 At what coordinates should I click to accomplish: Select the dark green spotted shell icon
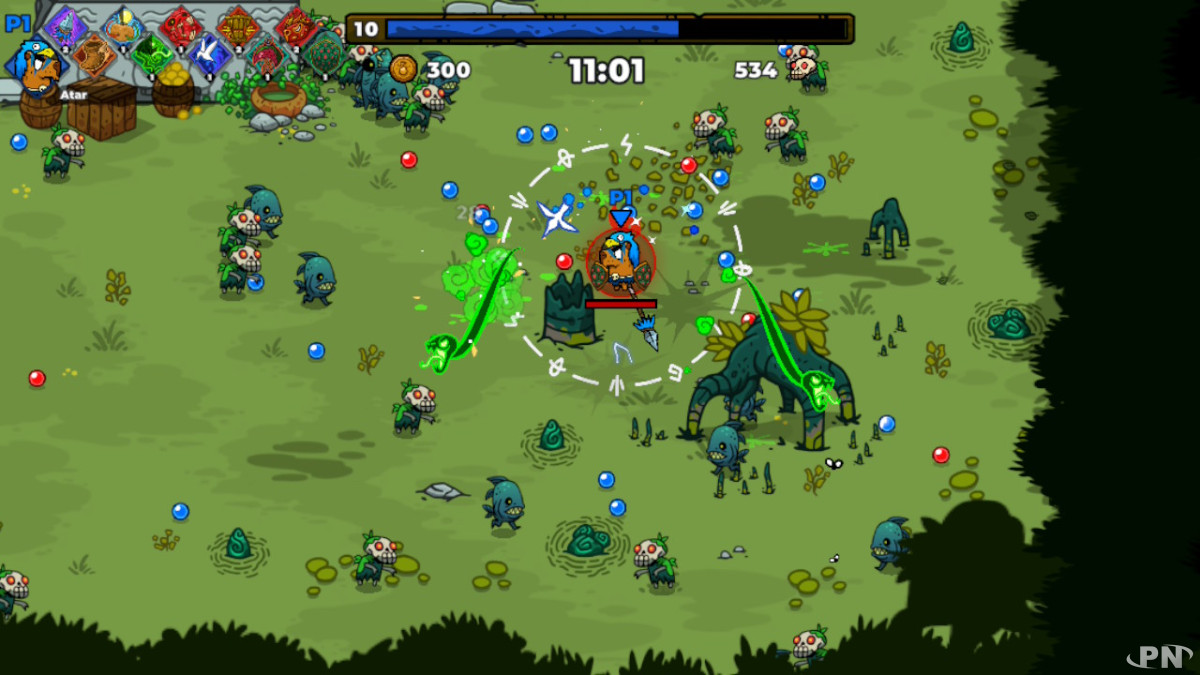(x=325, y=55)
